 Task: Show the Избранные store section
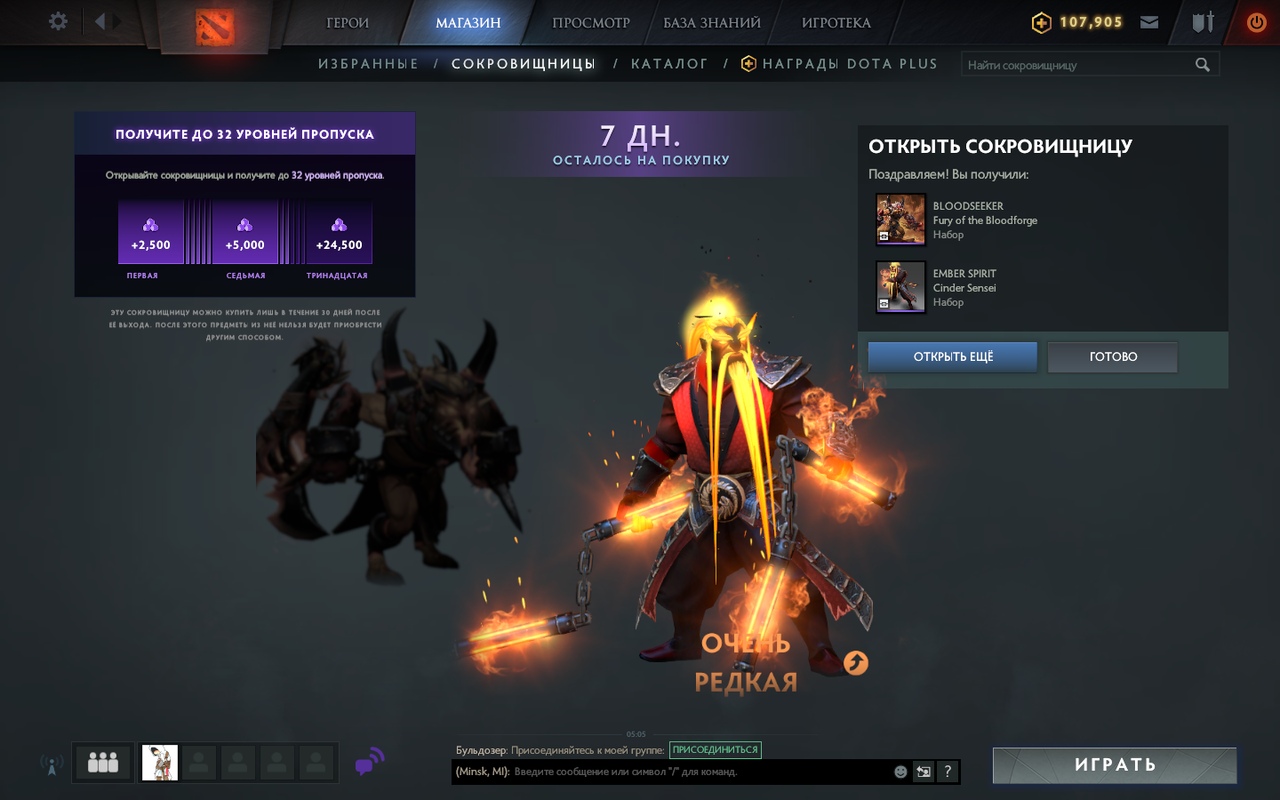(x=368, y=64)
